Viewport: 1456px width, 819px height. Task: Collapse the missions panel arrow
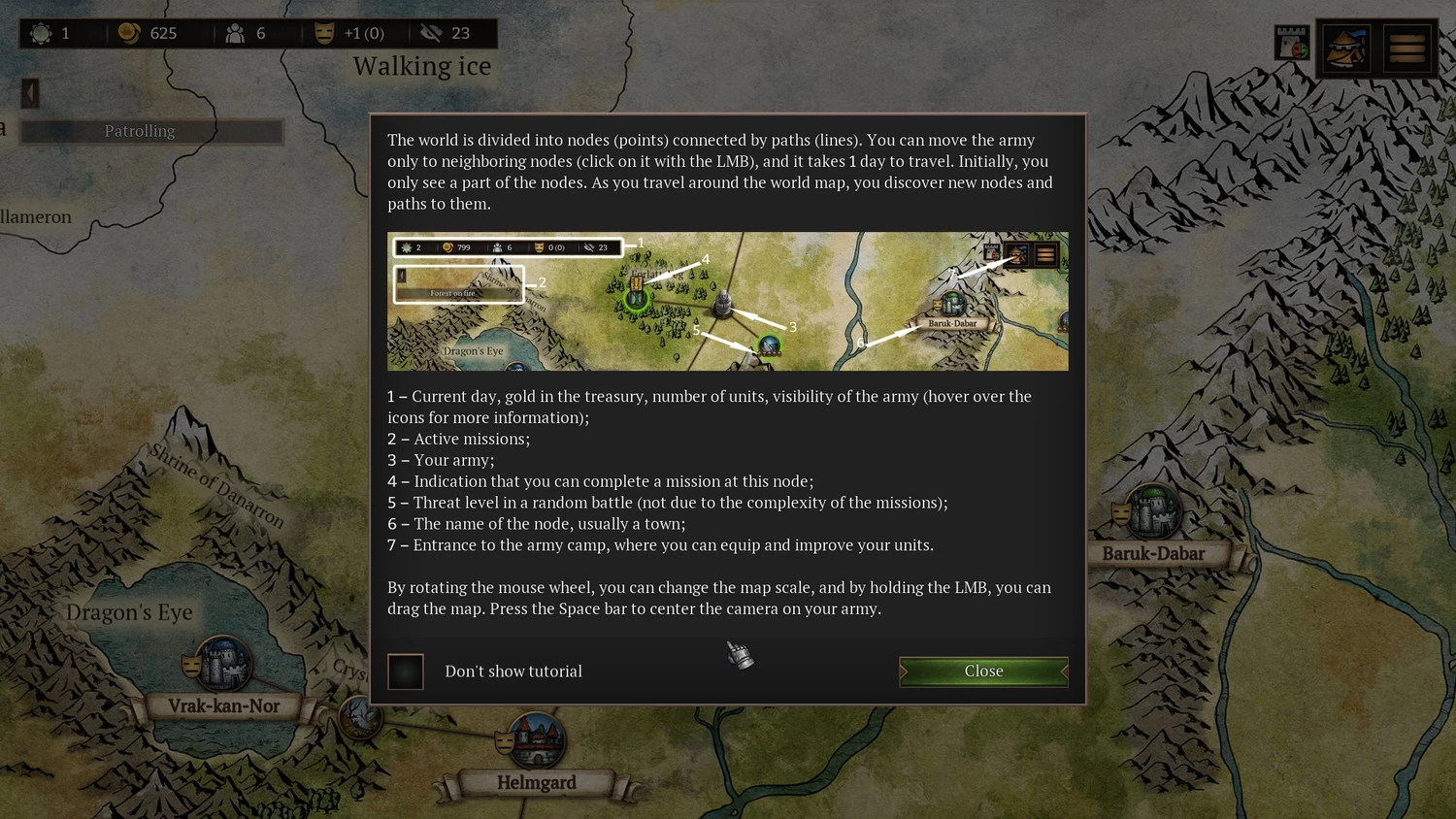click(30, 93)
